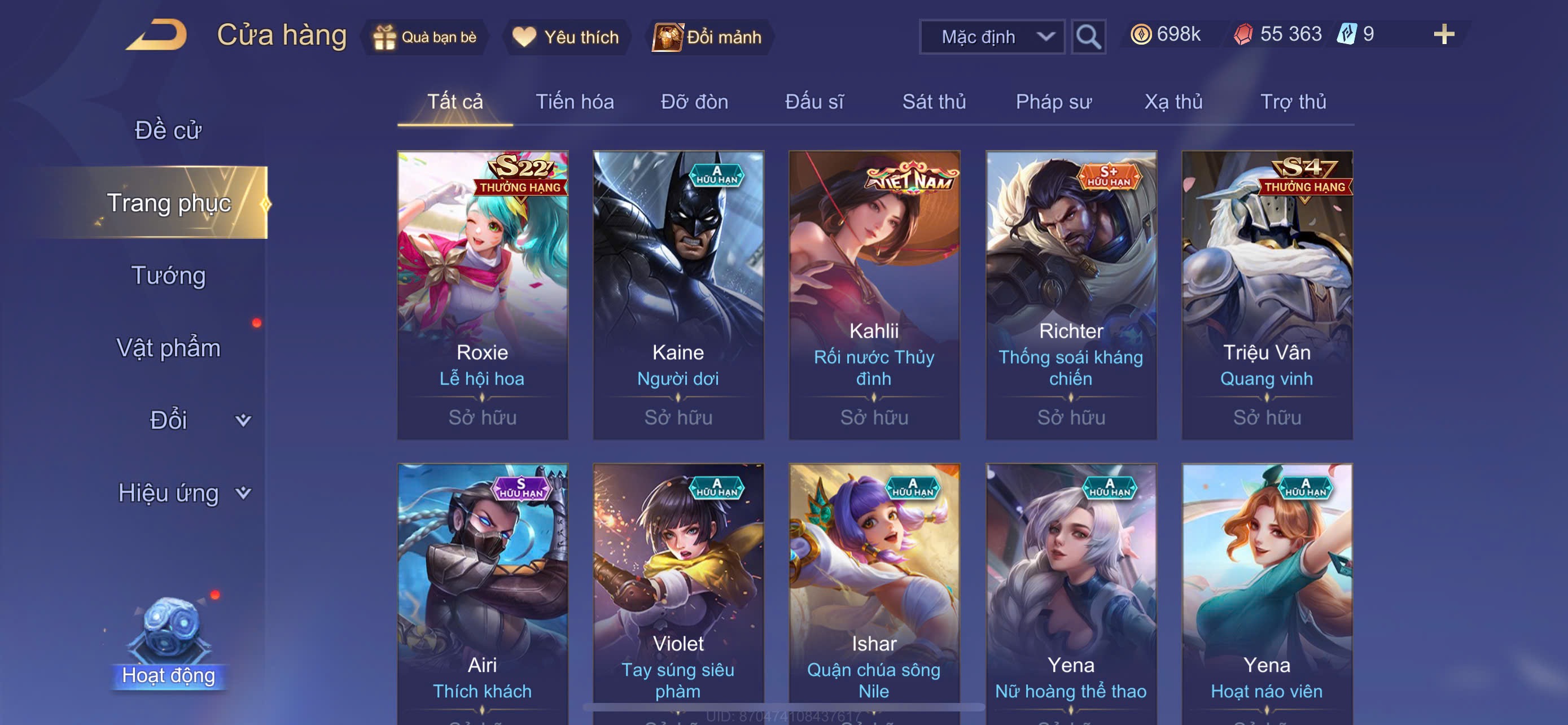Click the magnifying glass search button
This screenshot has width=1568, height=725.
1088,37
